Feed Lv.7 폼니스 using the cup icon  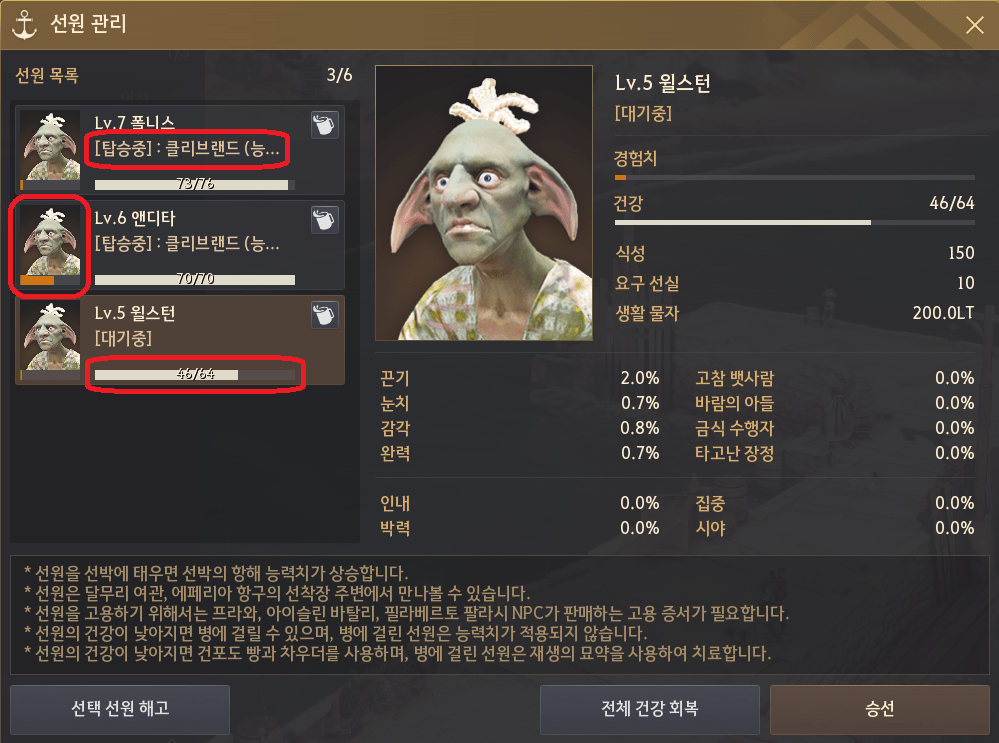coord(325,124)
